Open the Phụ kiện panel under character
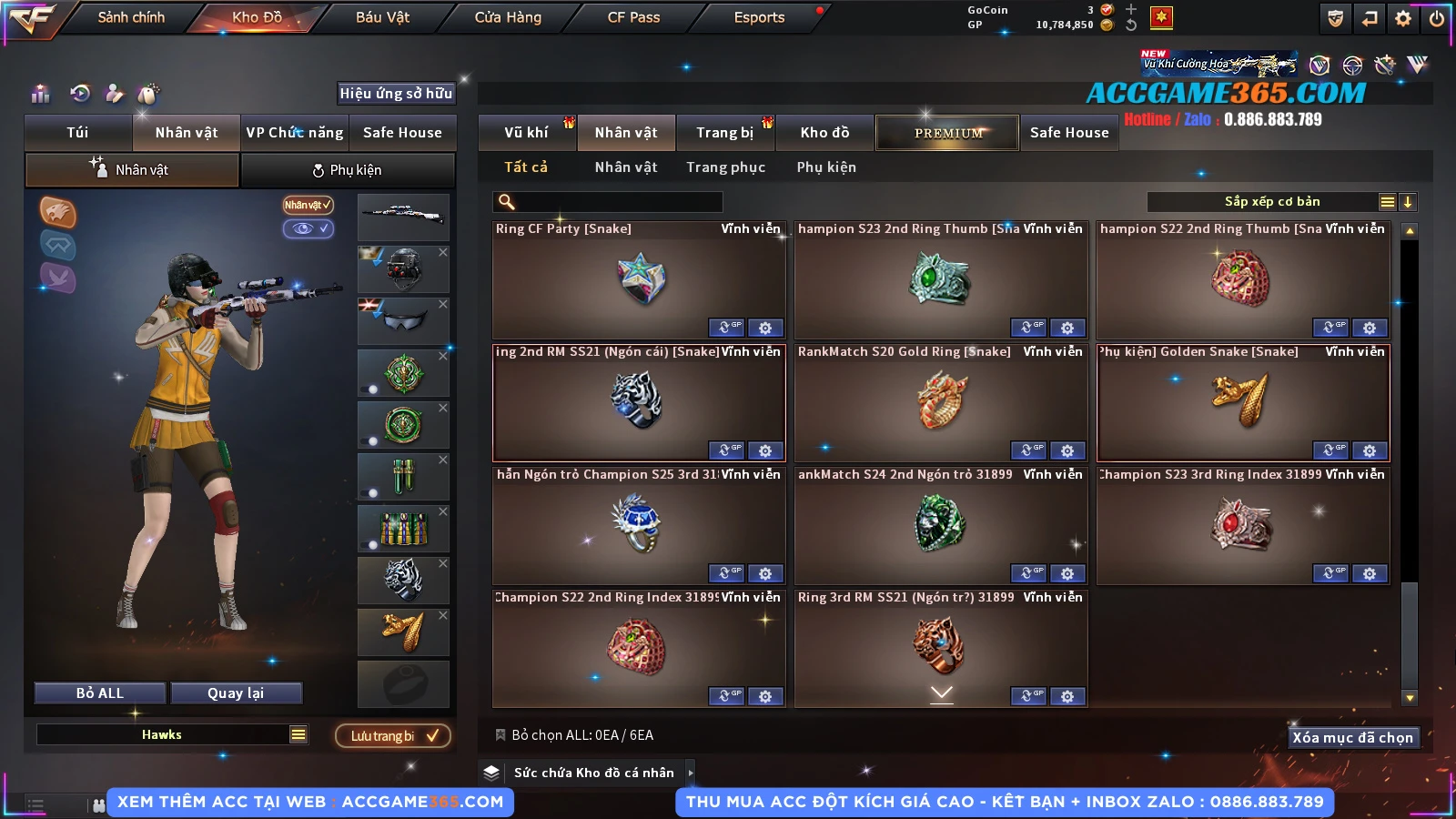1456x819 pixels. point(347,170)
